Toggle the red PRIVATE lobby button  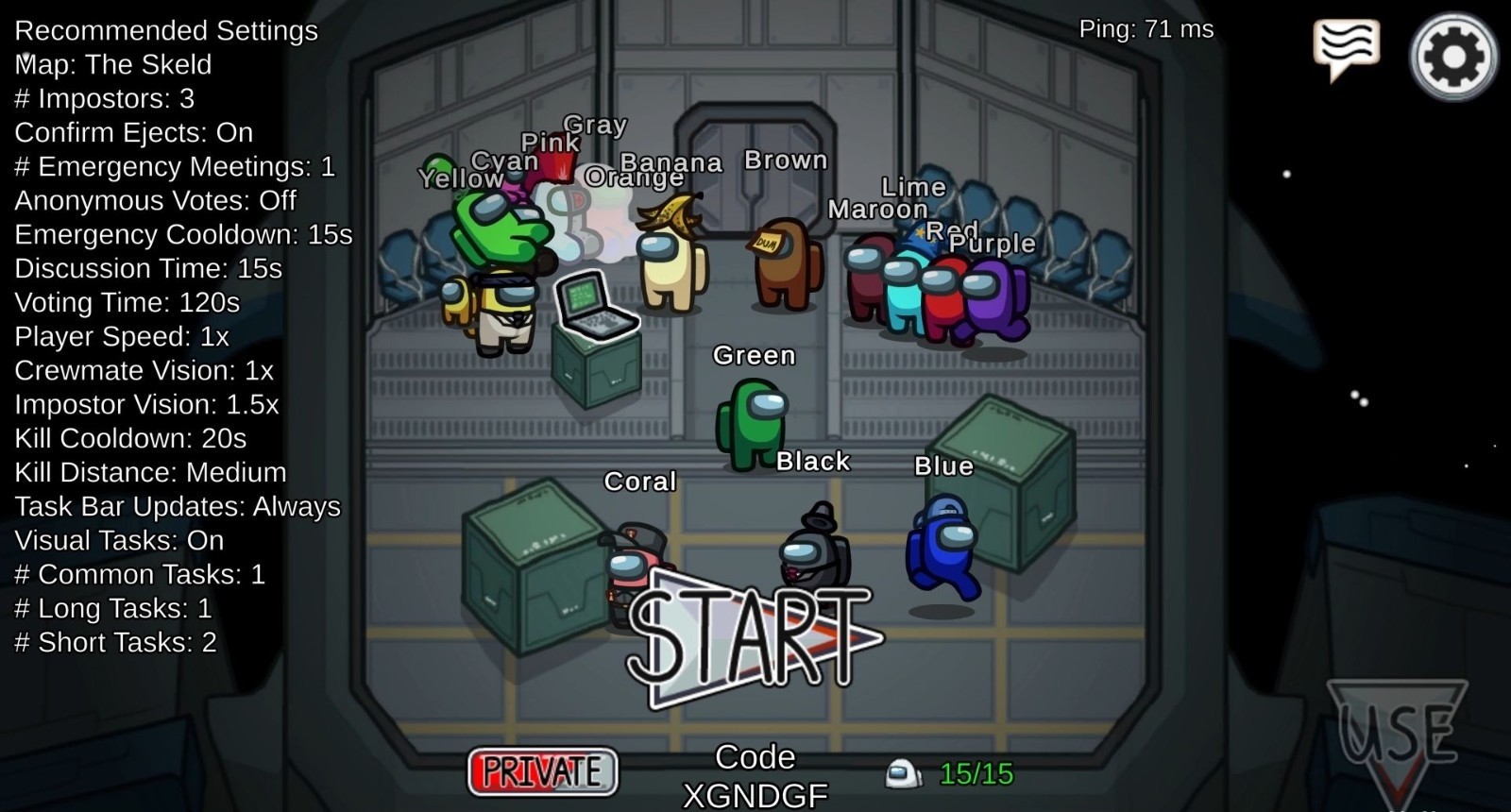click(542, 771)
